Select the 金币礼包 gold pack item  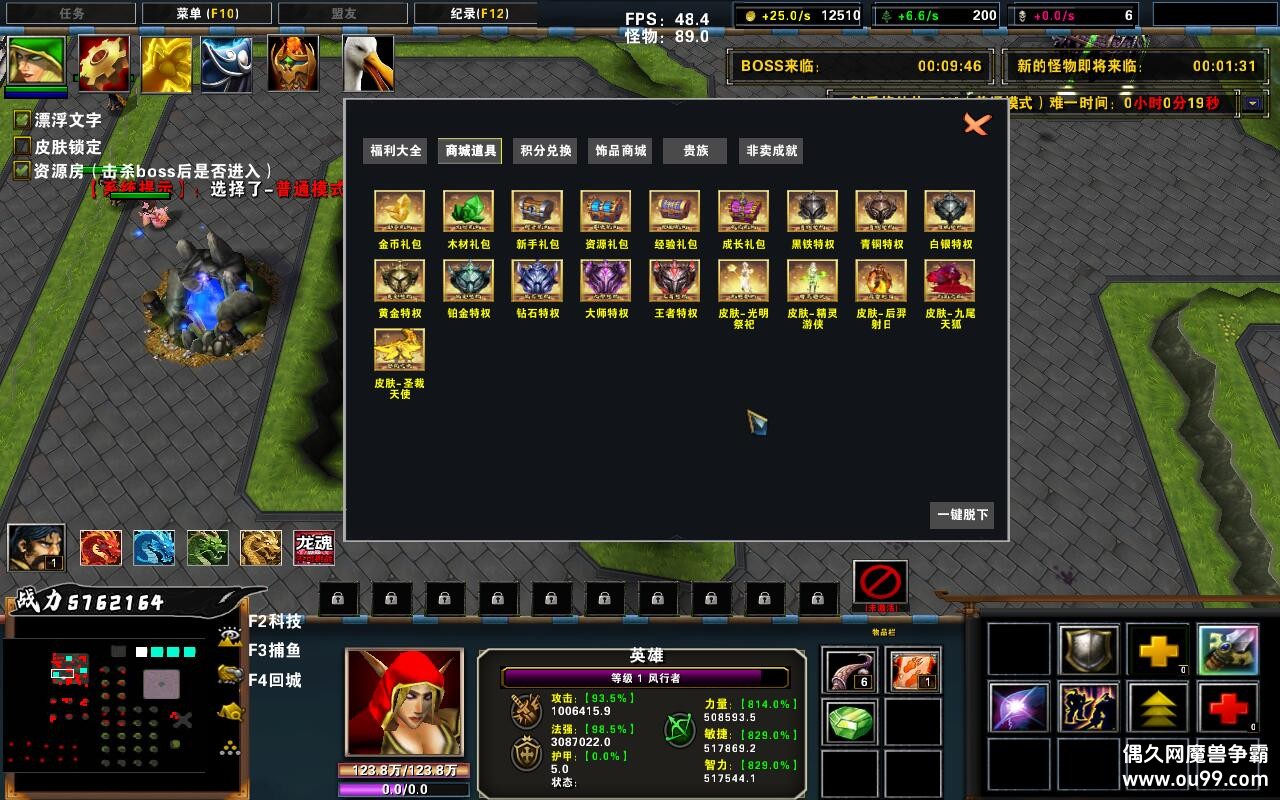[x=399, y=212]
